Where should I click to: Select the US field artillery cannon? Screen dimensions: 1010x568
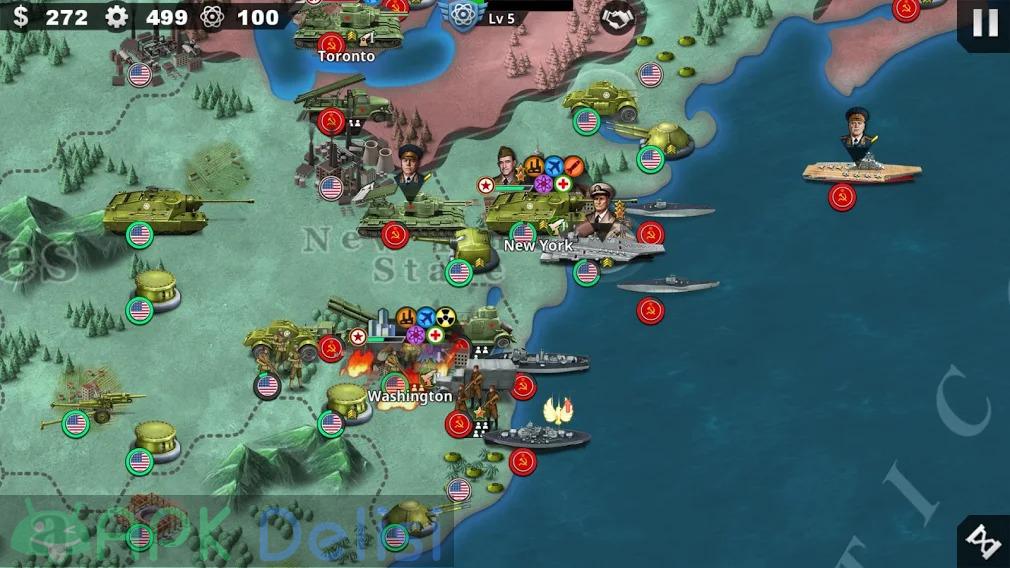(92, 406)
